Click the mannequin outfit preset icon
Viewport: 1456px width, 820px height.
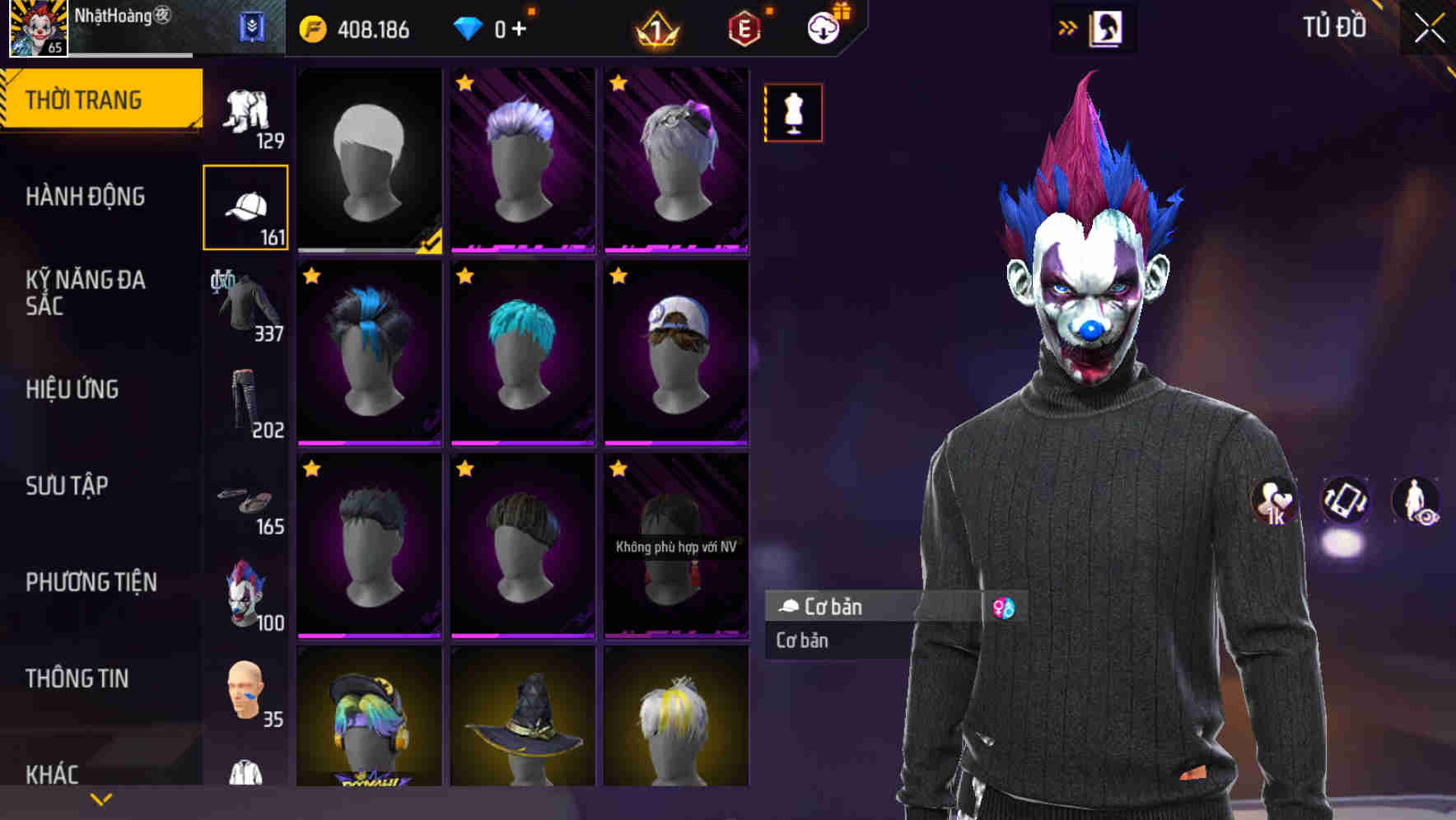793,113
